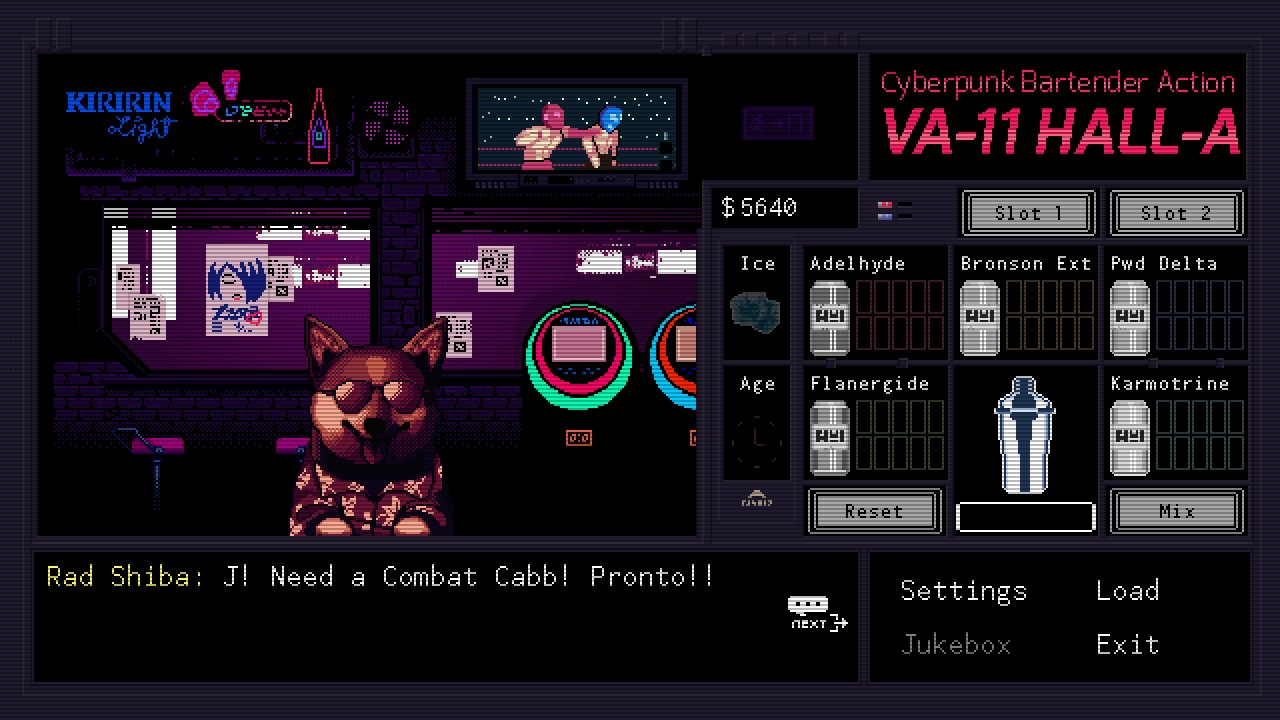Open the Jukebox
1280x720 pixels.
[955, 645]
